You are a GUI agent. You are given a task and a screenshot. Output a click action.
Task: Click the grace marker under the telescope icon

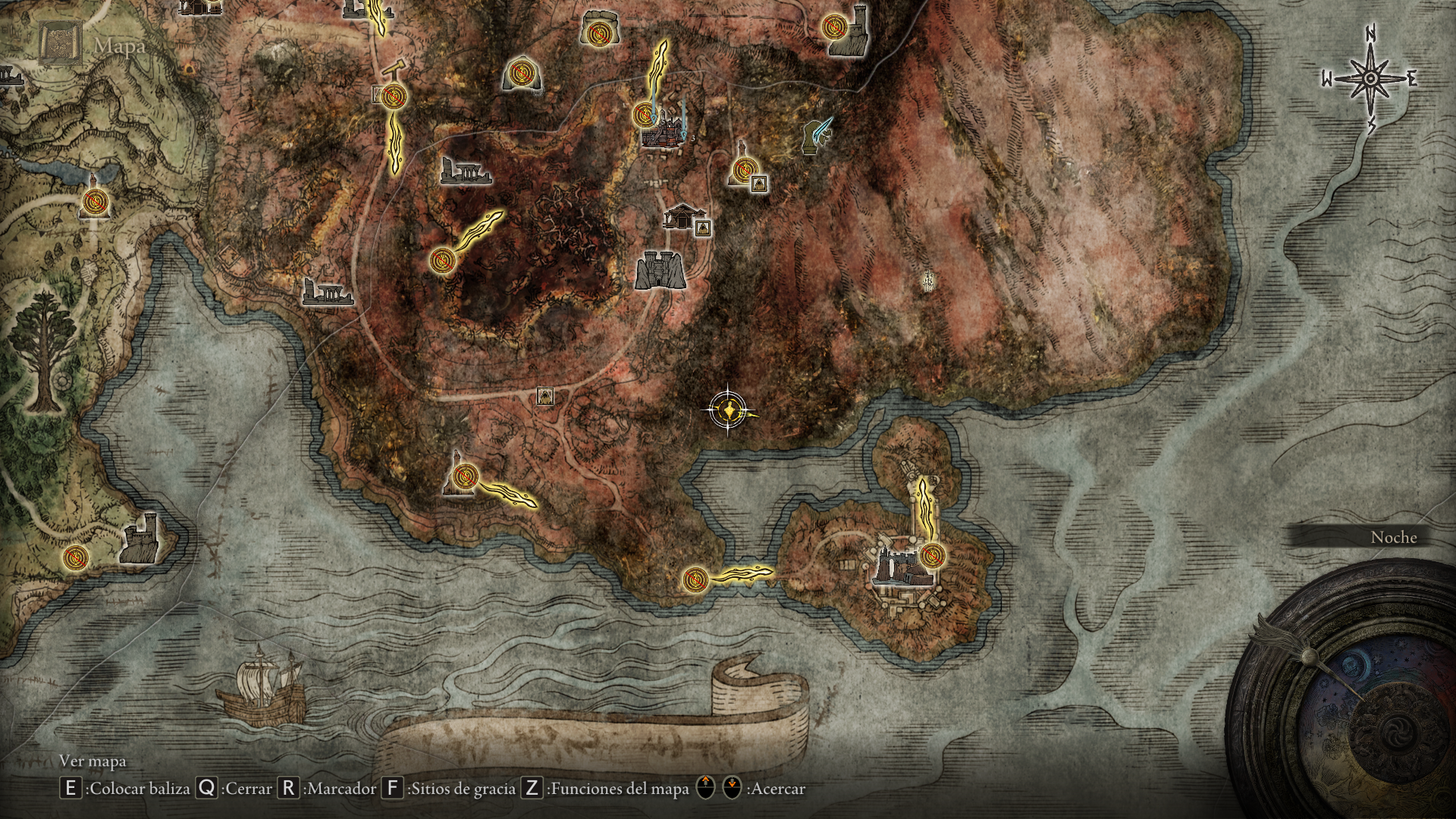(x=394, y=96)
